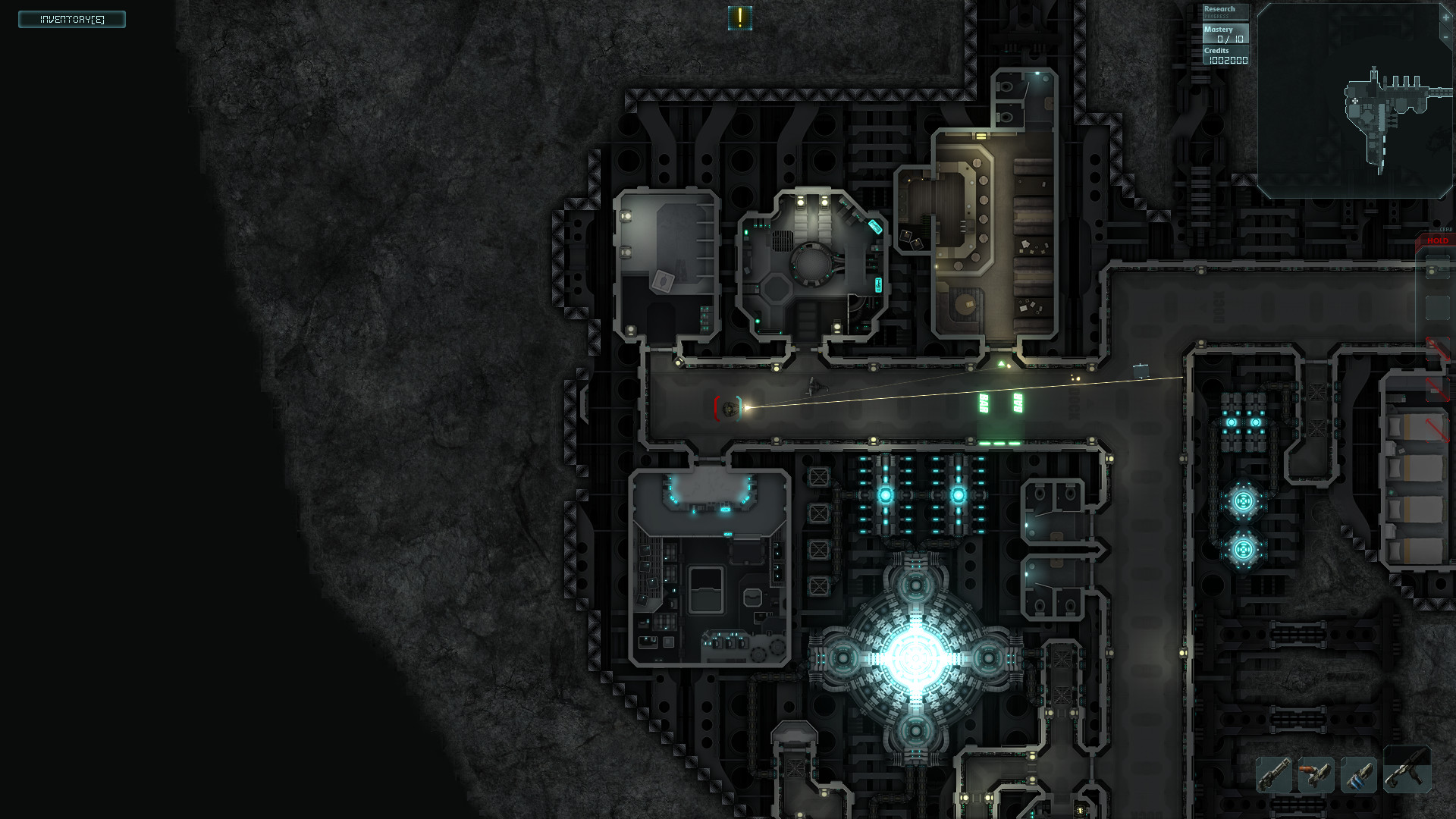The image size is (1456, 819).
Task: Expand the Research panel
Action: (x=1222, y=8)
